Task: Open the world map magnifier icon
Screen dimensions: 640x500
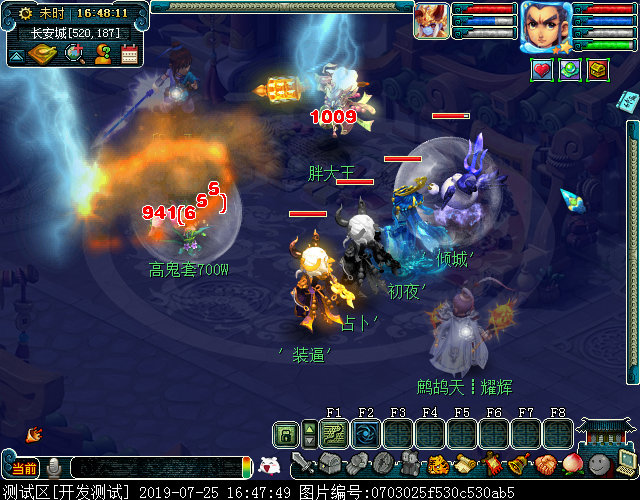Action: [74, 53]
